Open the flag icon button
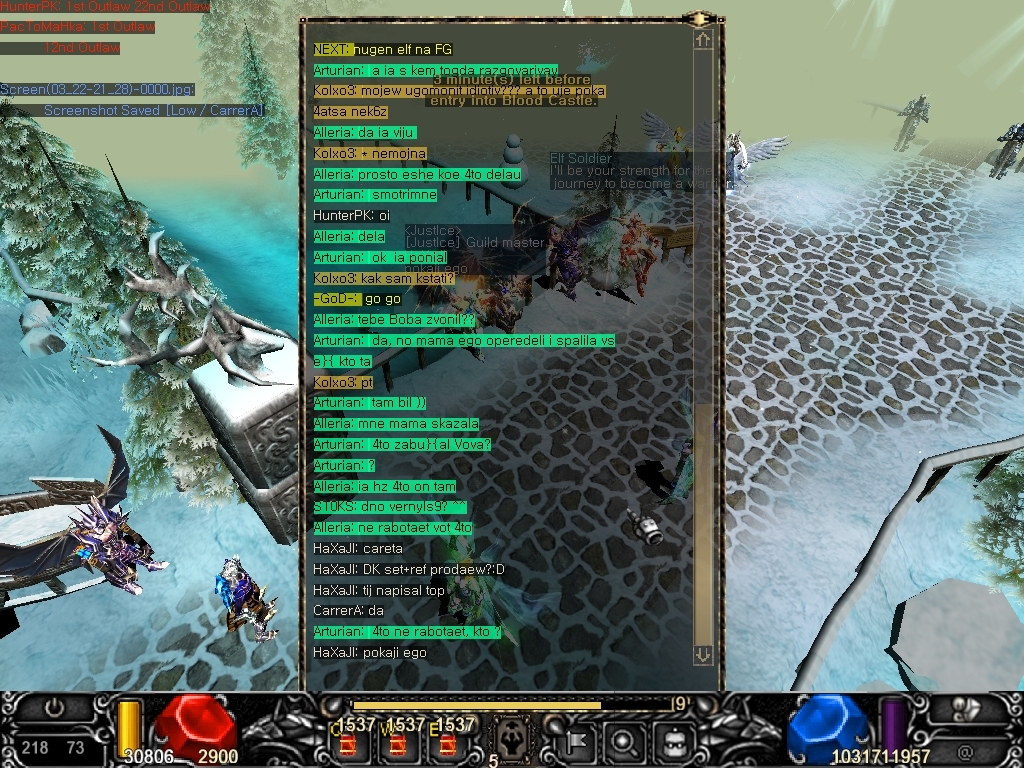This screenshot has height=768, width=1024. [577, 741]
